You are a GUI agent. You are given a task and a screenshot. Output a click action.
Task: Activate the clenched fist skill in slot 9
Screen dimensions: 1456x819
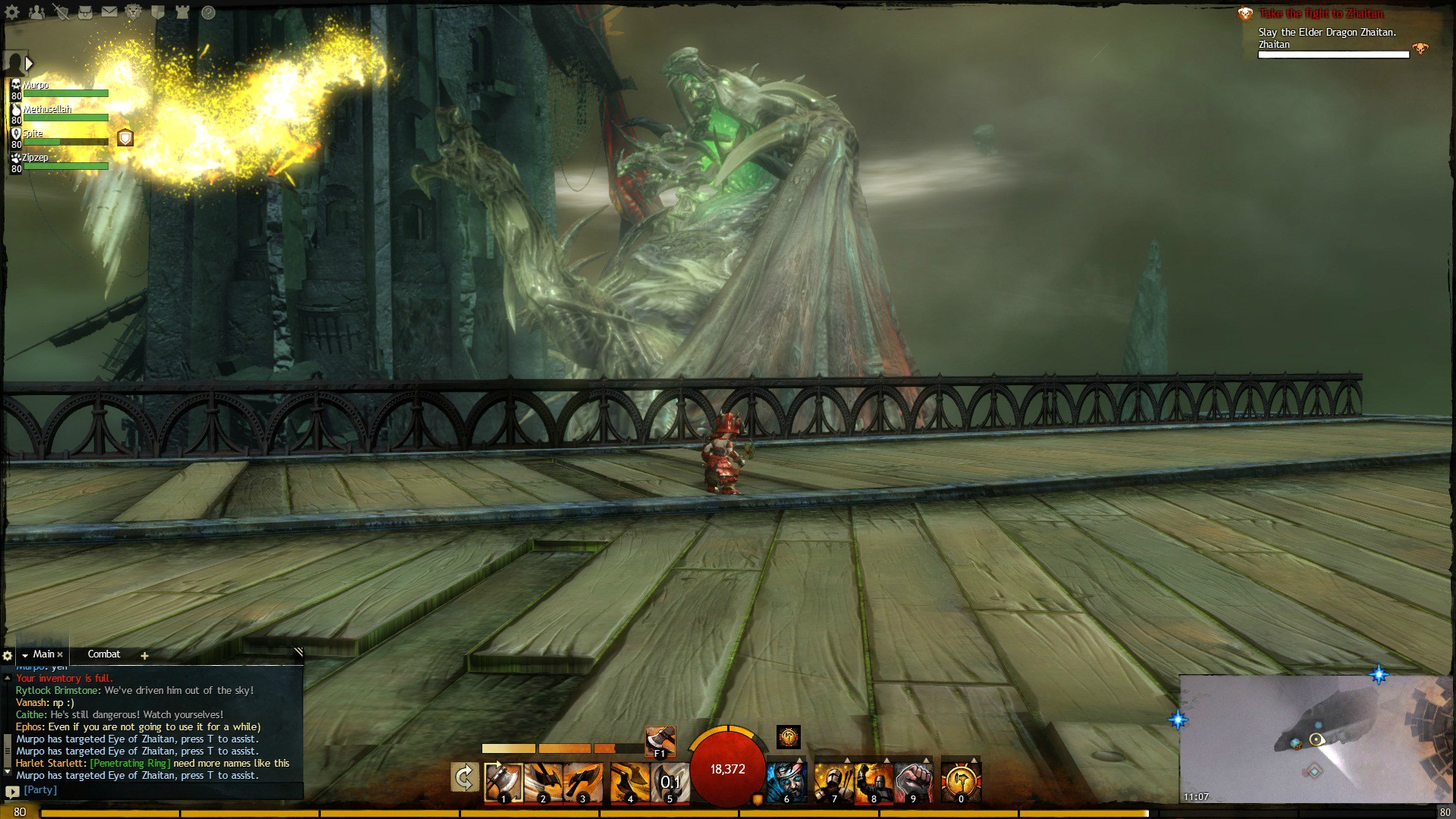(913, 782)
